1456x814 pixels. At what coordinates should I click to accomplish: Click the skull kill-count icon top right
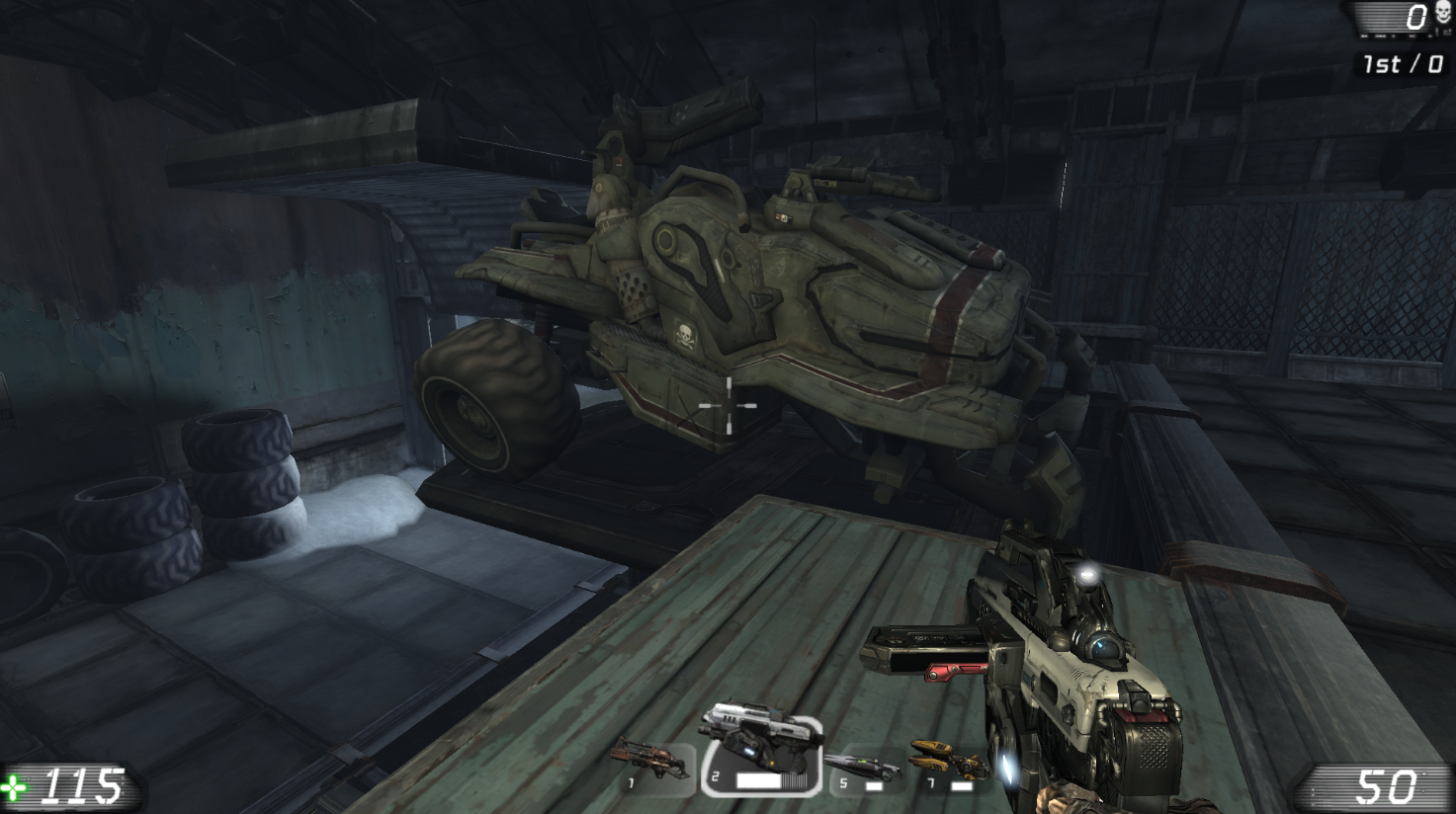1441,12
